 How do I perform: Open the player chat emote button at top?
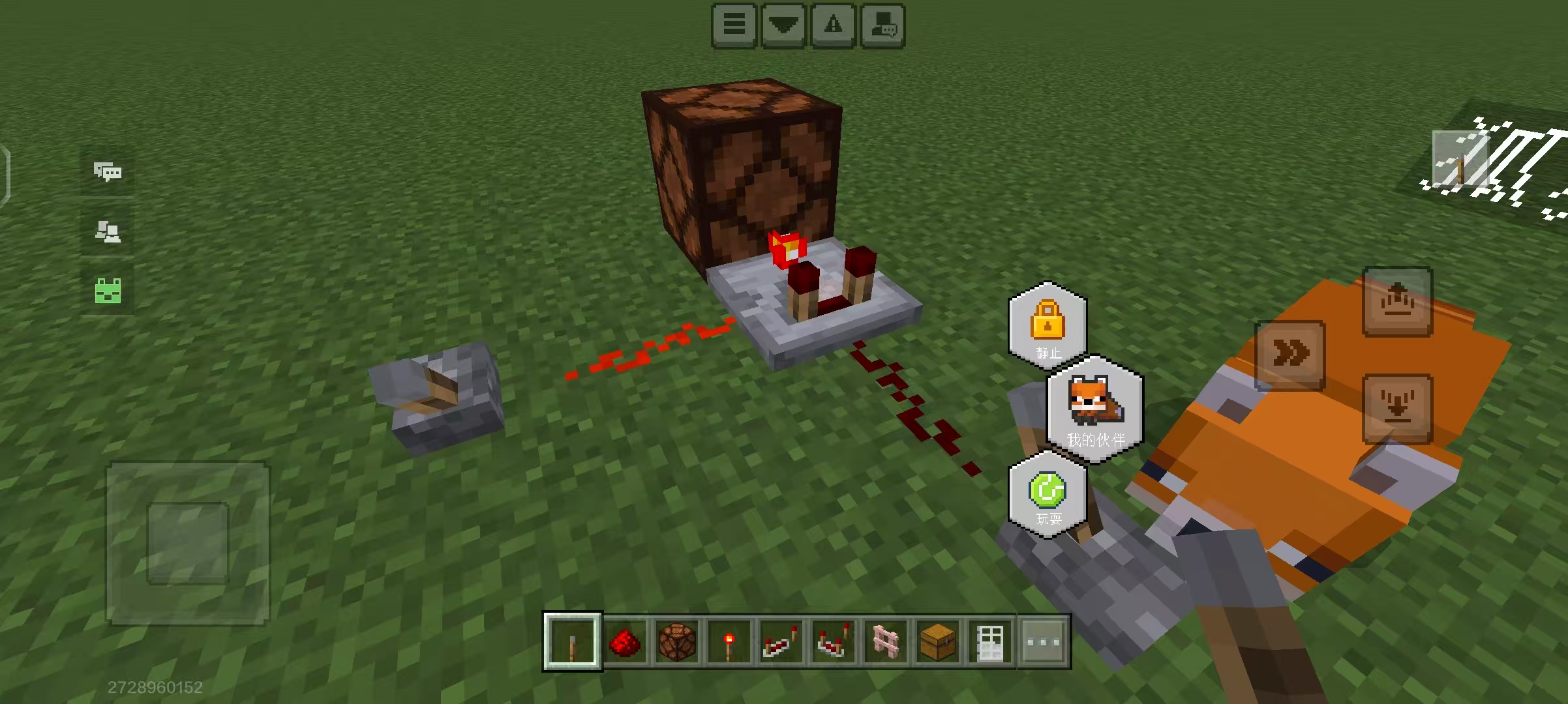[x=883, y=25]
